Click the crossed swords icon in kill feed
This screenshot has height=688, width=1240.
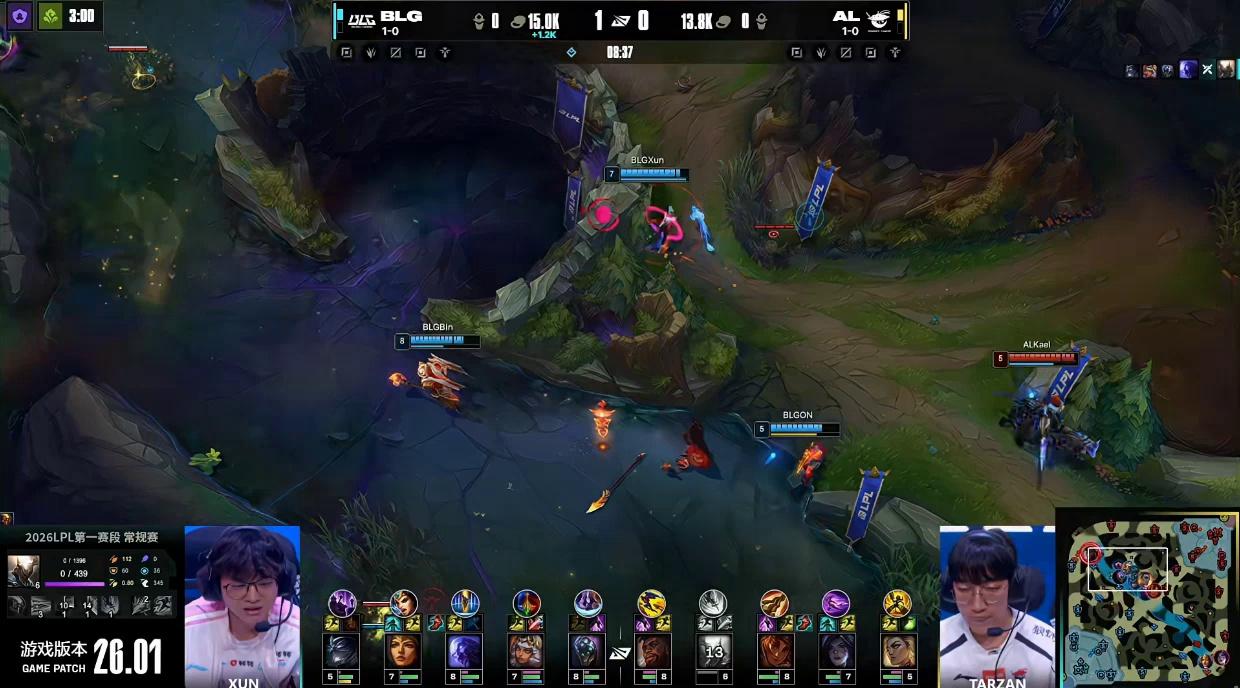(x=1207, y=70)
